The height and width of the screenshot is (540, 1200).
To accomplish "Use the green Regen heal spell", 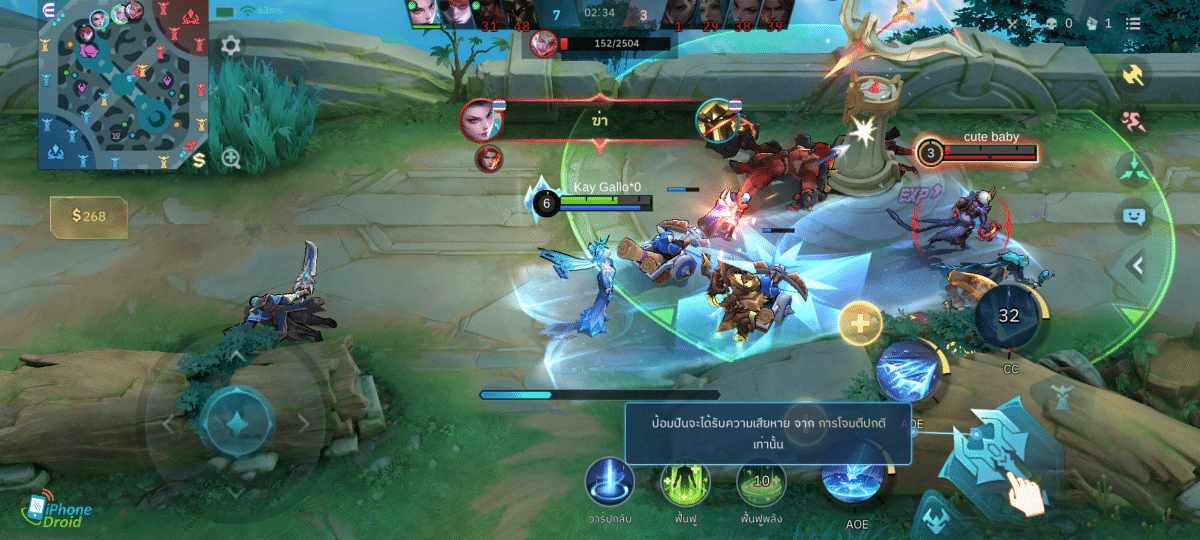I will (x=685, y=482).
